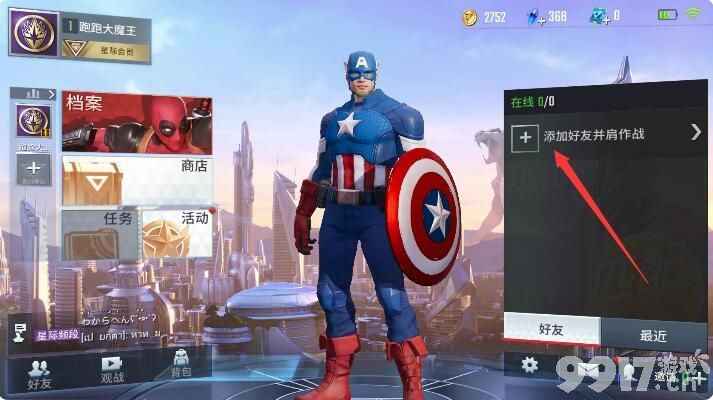Viewport: 713px width, 400px height.
Task: Click the player avatar next to 跑跑大魔王
Action: tap(31, 32)
